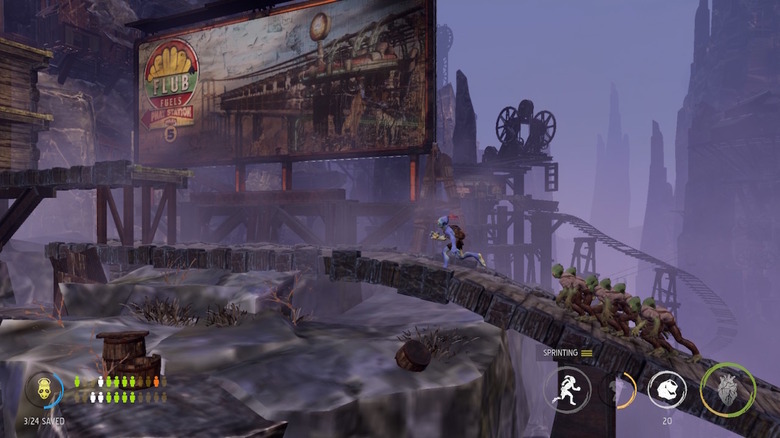Image resolution: width=780 pixels, height=438 pixels.
Task: Click the heart icon with green ring
Action: [727, 389]
